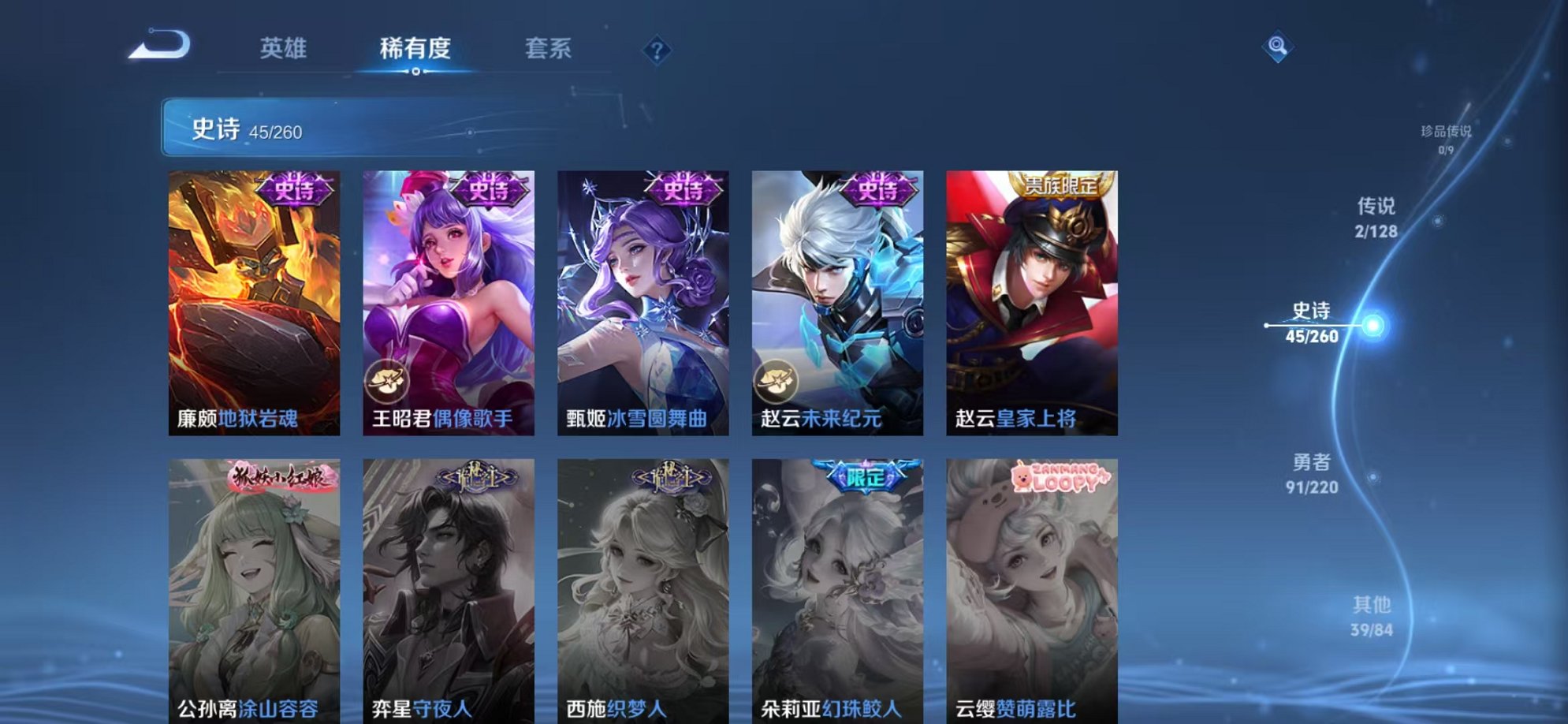Click the 史诗 rarity badge on 廉颇 card
This screenshot has width=1568, height=724.
(298, 189)
